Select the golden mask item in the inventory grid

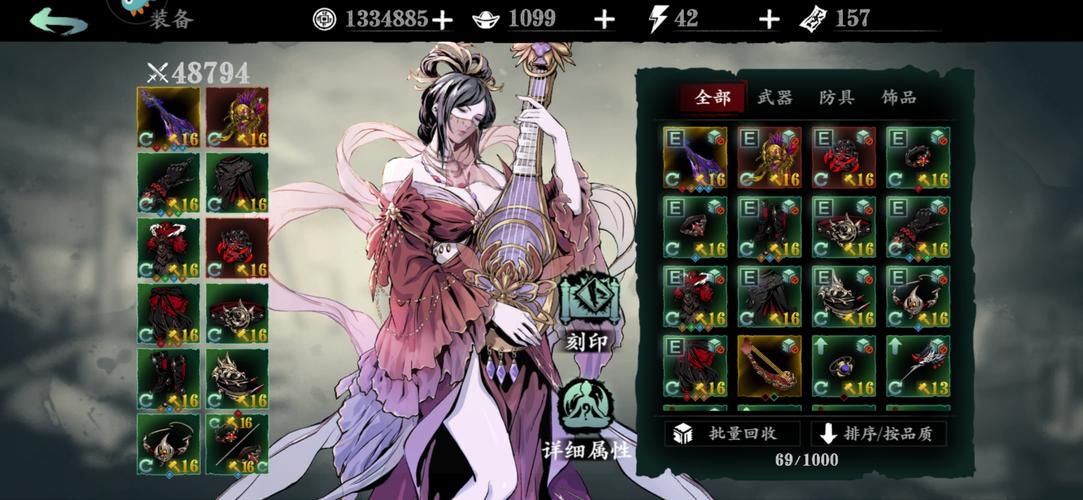769,157
